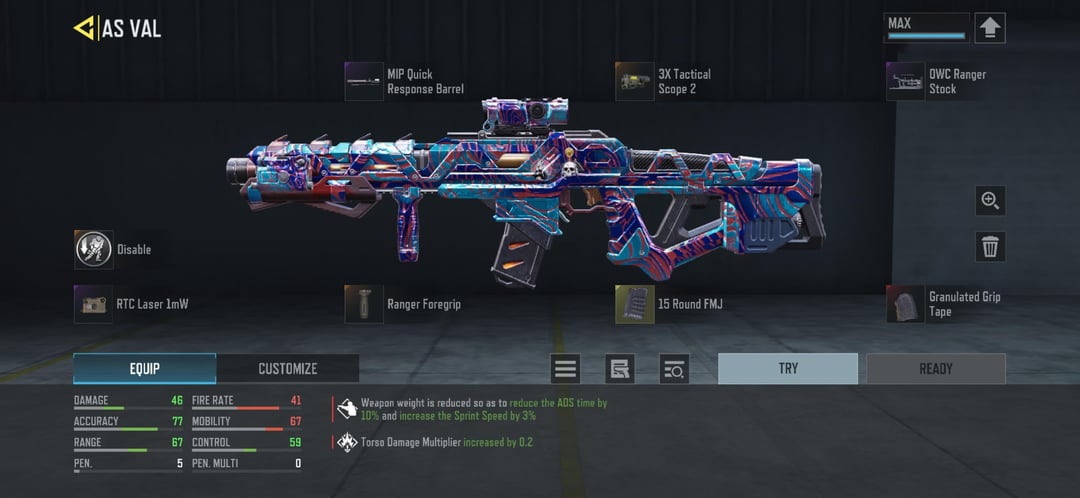1080x498 pixels.
Task: Click the upgrade arrow beside MAX level
Action: (x=989, y=28)
